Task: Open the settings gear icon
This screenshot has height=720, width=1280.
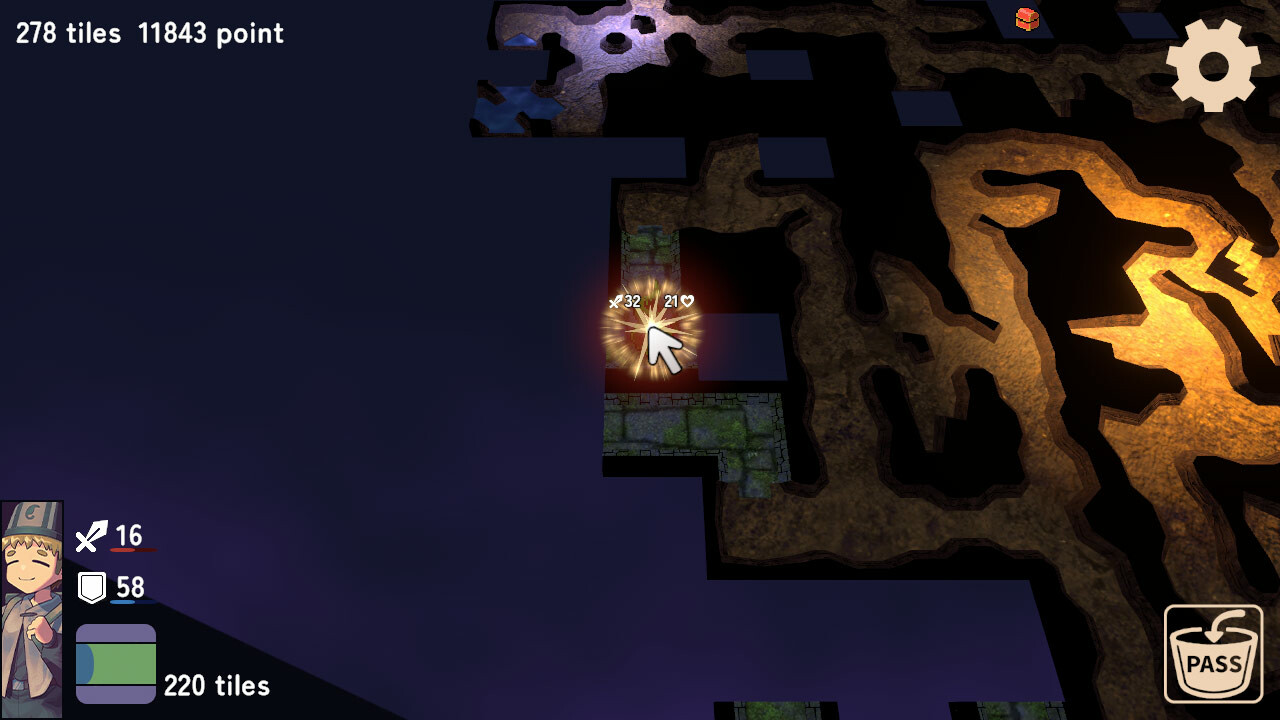Action: 1212,67
